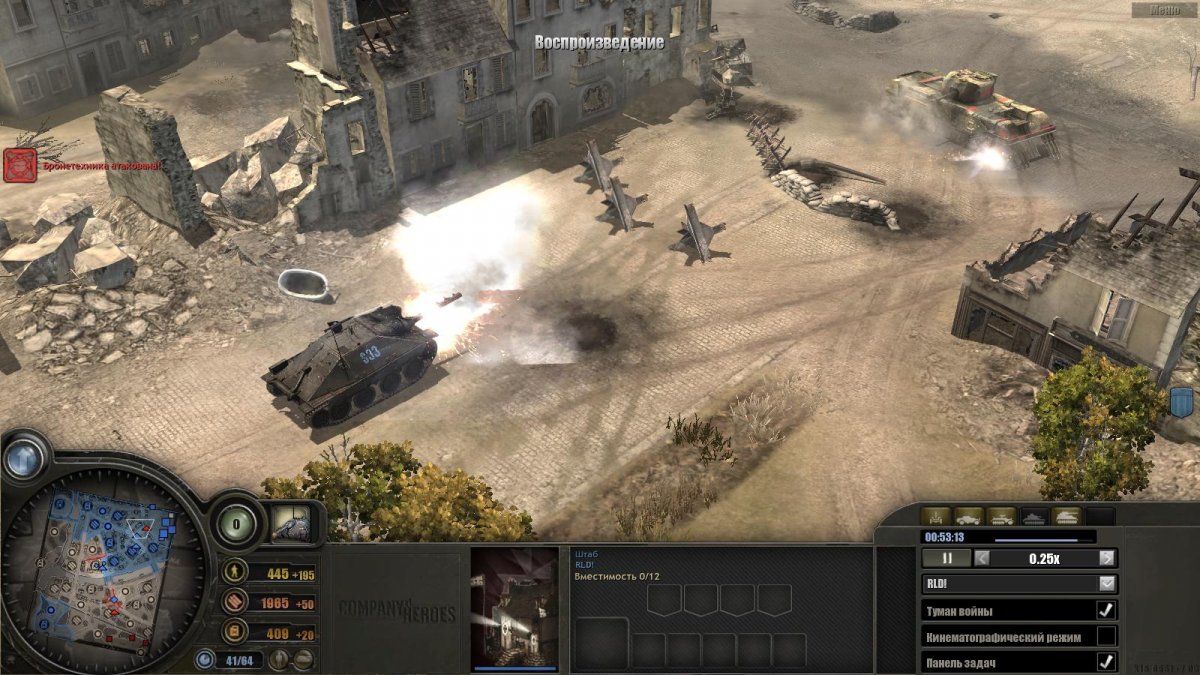The image size is (1200, 675).
Task: Click the headquarters building portrait
Action: coord(514,607)
